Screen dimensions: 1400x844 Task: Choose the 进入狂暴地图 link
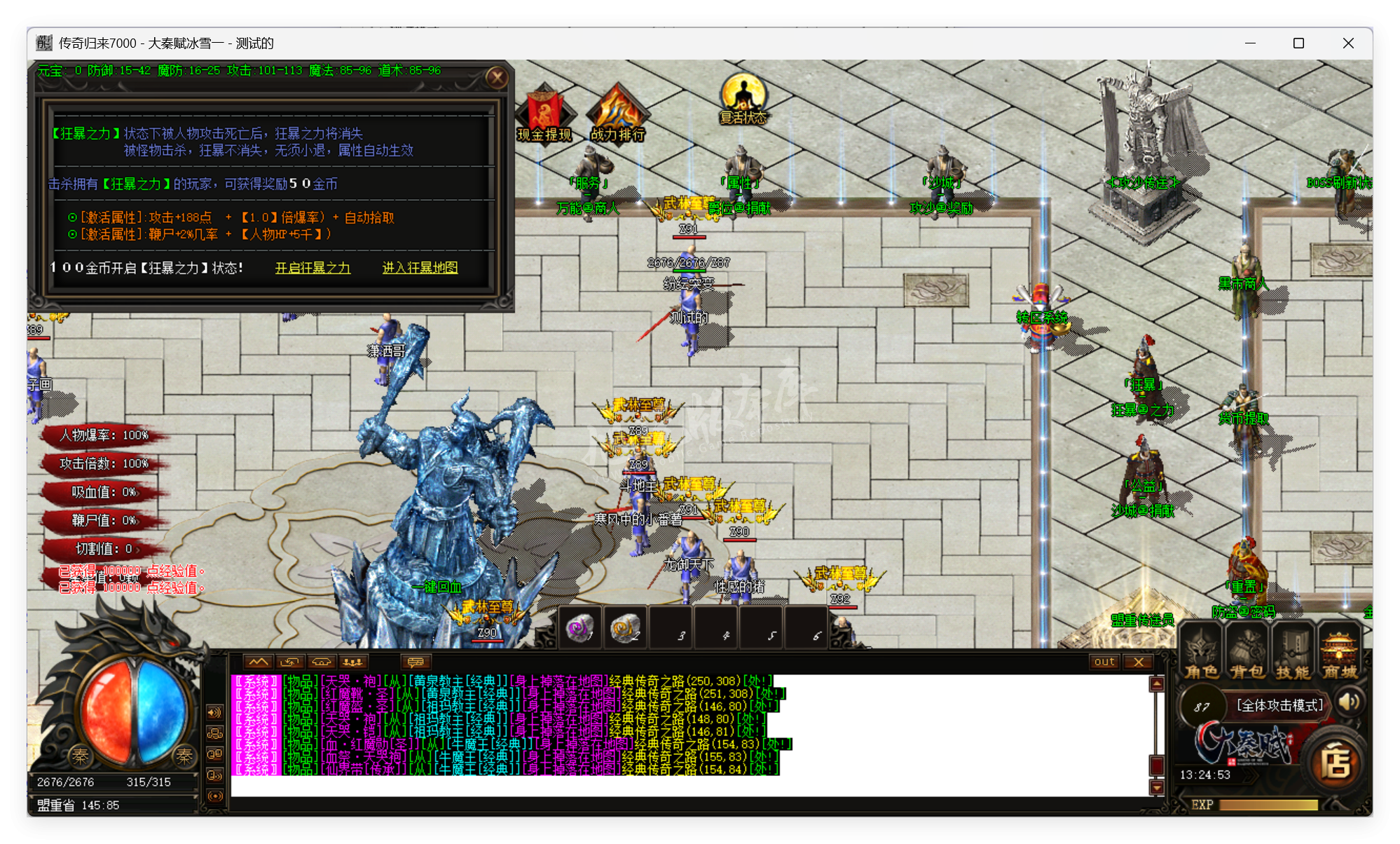tap(420, 268)
